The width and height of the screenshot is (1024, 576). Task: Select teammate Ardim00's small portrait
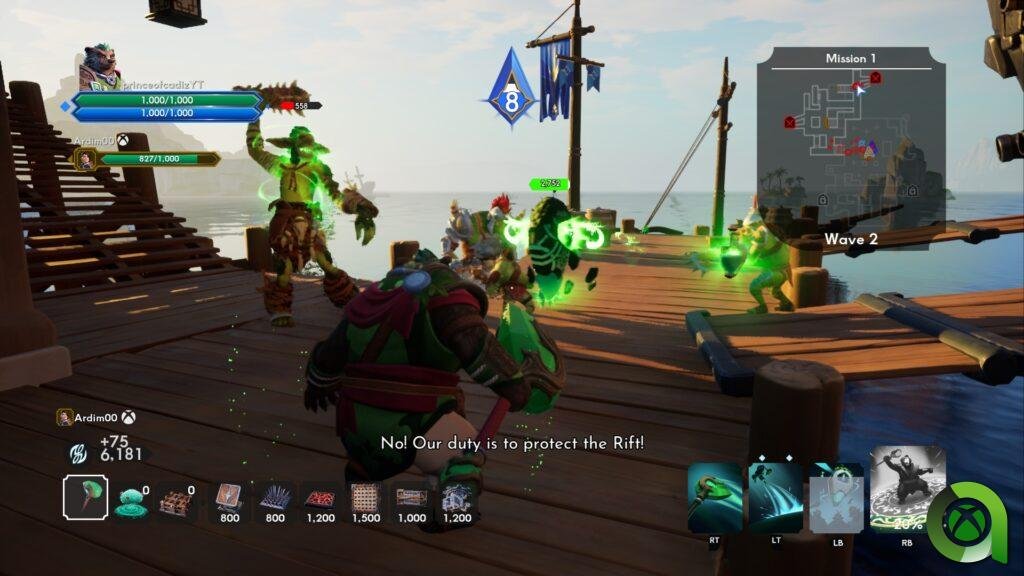[x=87, y=159]
